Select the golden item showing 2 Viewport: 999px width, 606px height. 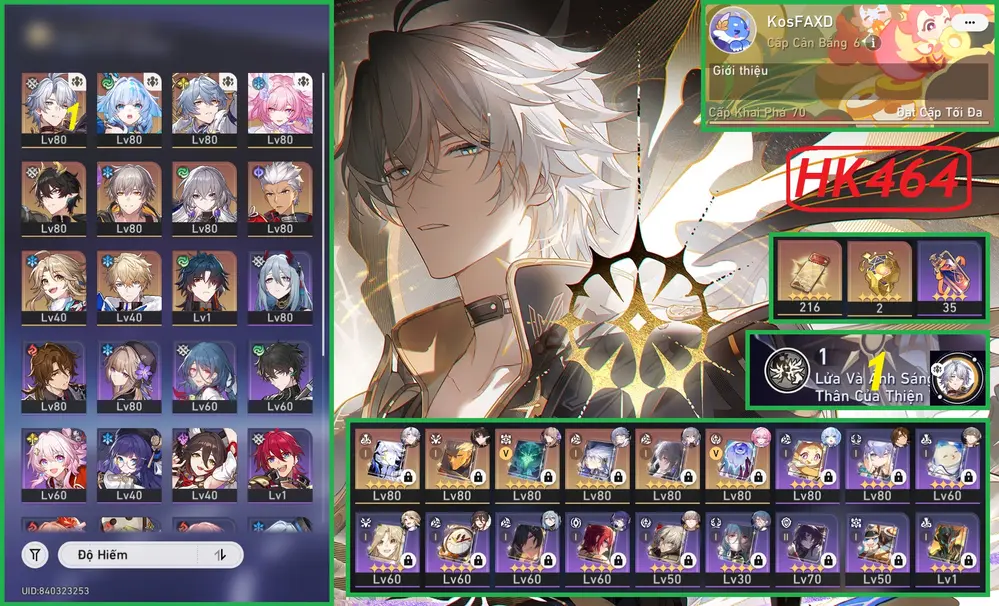pos(880,276)
